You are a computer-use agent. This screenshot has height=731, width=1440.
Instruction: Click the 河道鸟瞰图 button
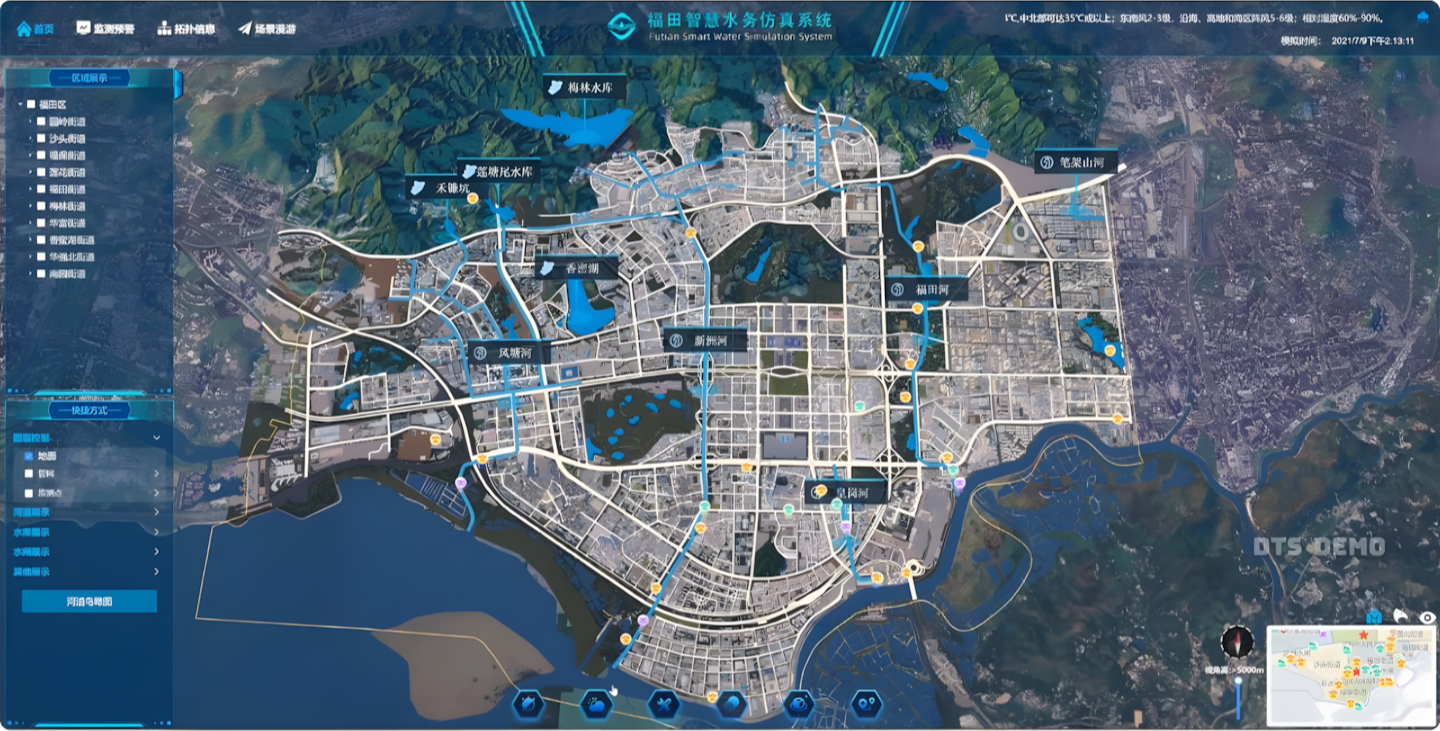pyautogui.click(x=89, y=601)
